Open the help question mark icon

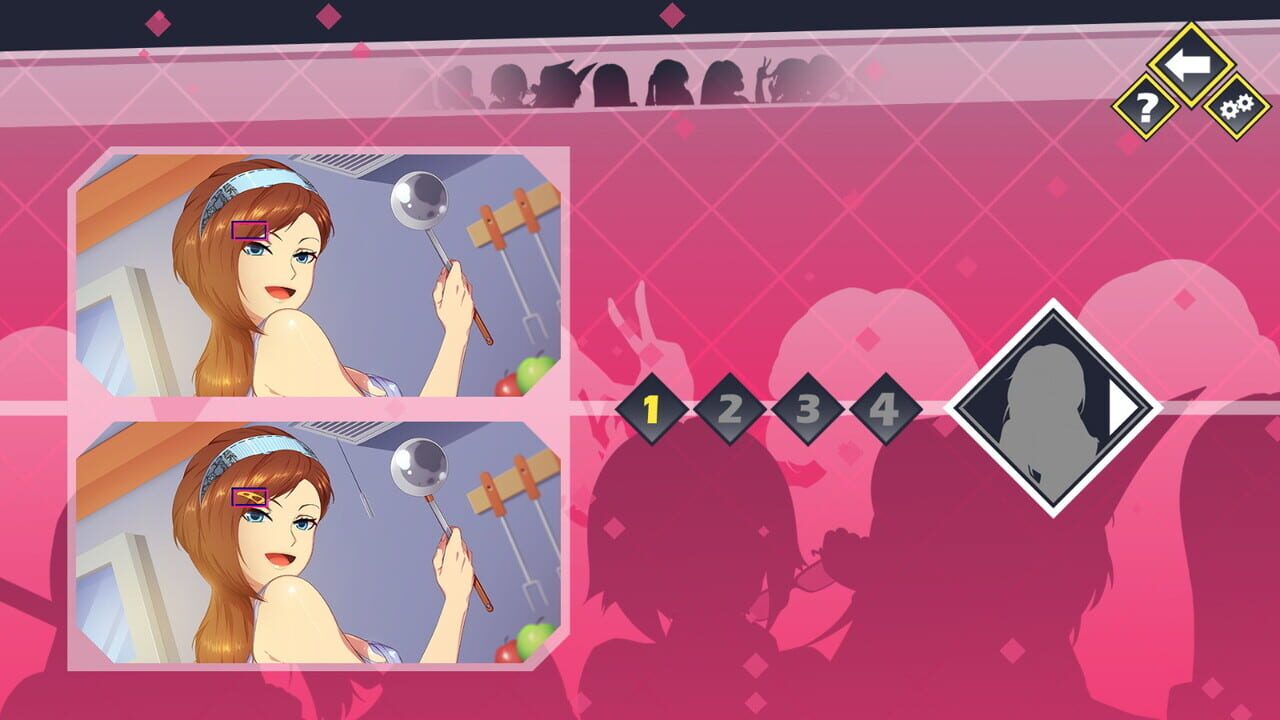click(x=1146, y=105)
